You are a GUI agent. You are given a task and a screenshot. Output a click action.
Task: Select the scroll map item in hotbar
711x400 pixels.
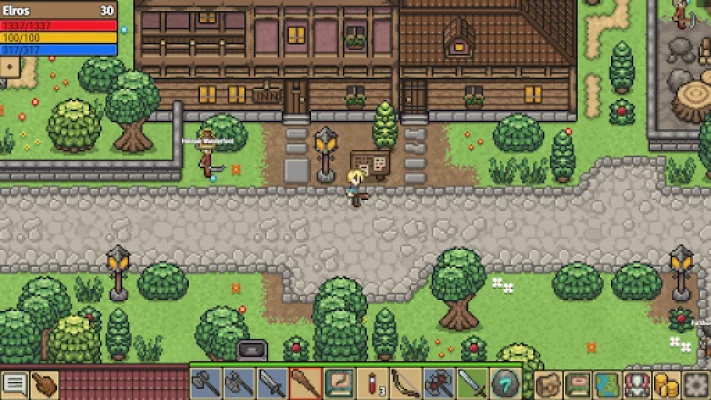pyautogui.click(x=340, y=384)
